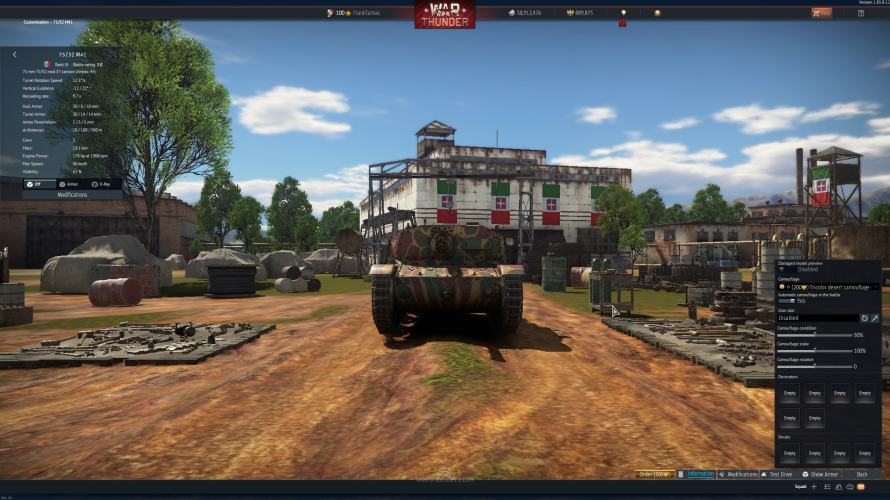Adjust the camouflage scale slider
This screenshot has height=500, width=890.
tap(814, 351)
